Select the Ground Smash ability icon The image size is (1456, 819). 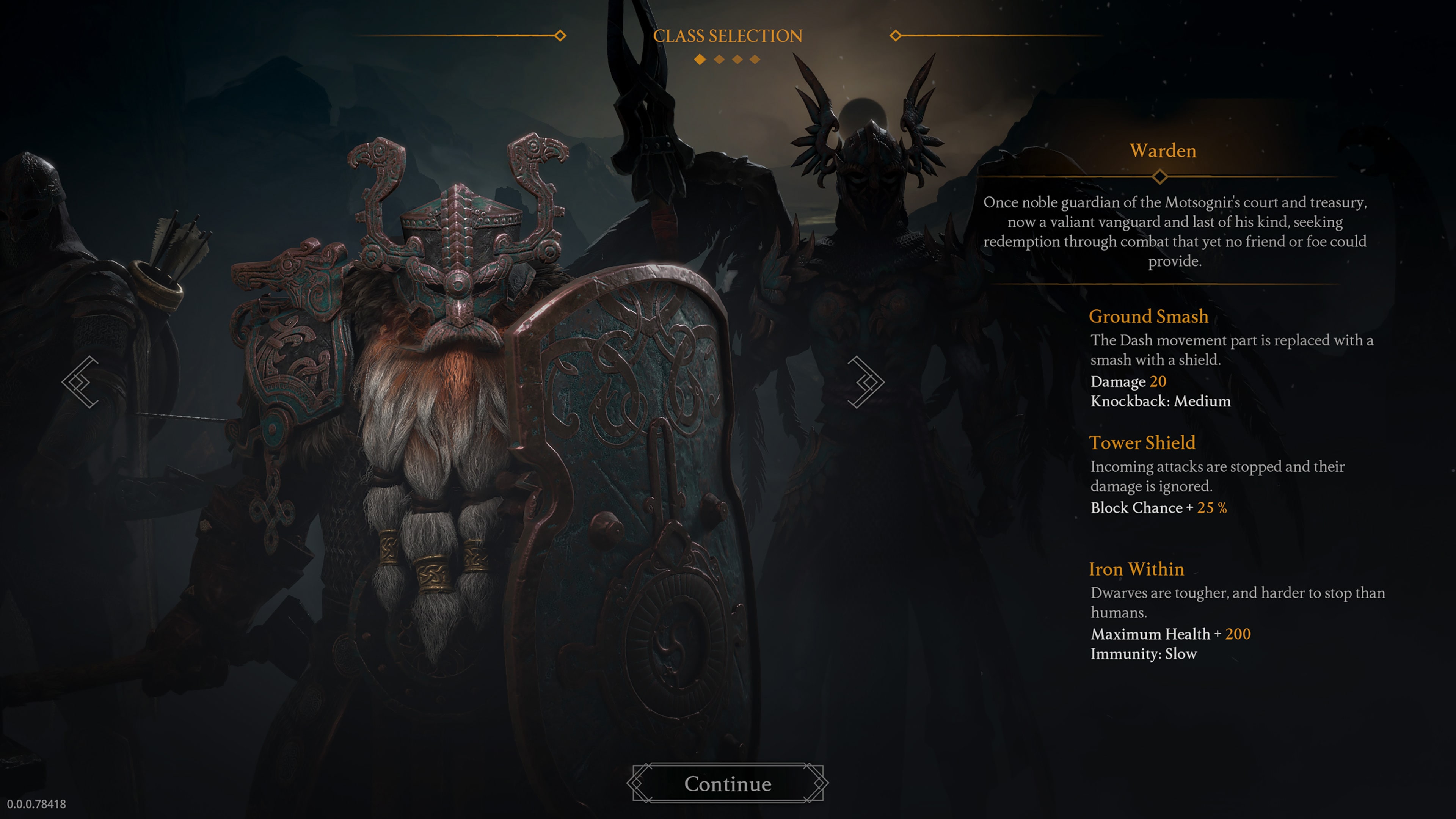click(1148, 317)
